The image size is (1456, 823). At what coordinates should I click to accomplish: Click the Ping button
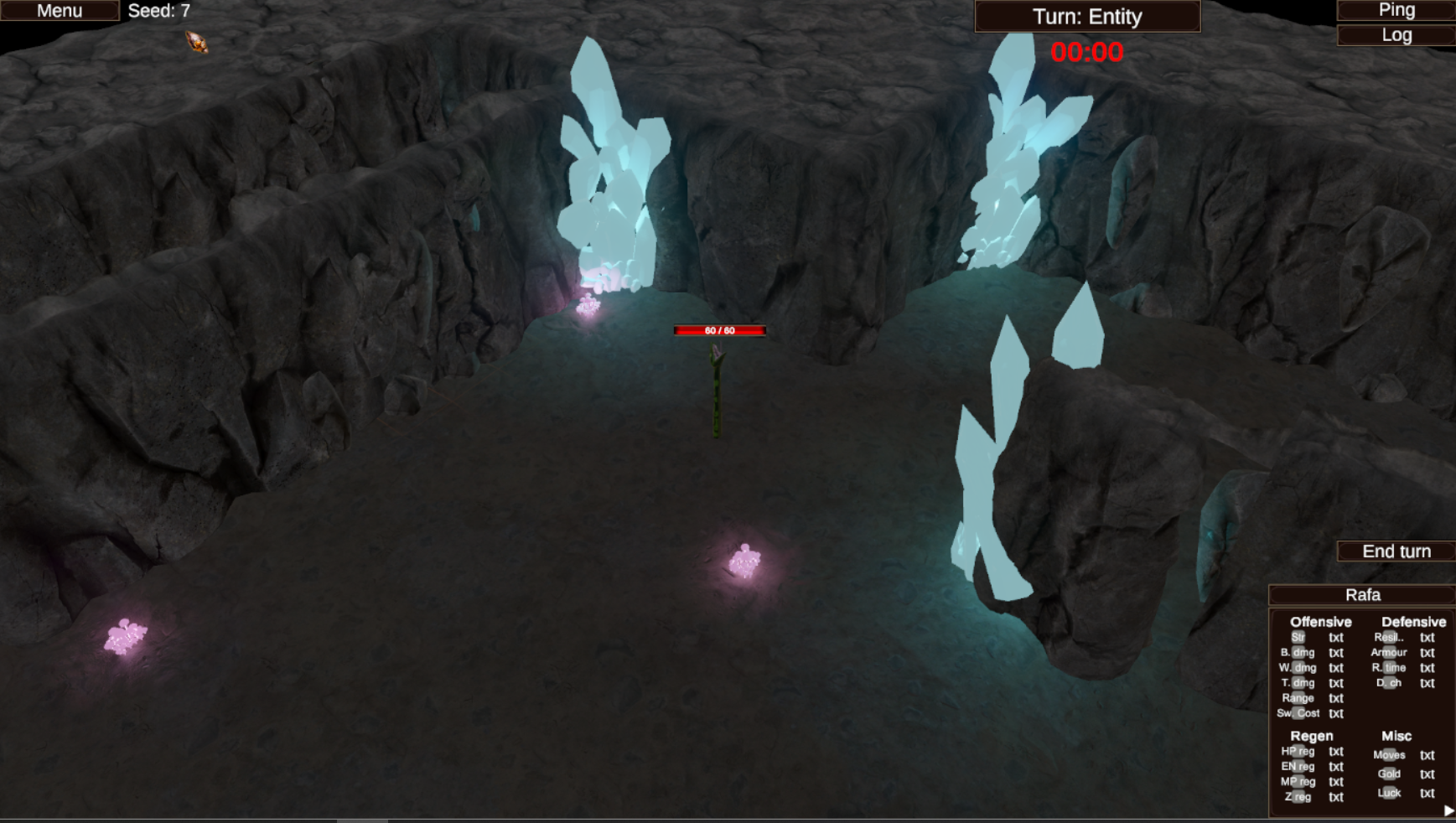pyautogui.click(x=1396, y=10)
